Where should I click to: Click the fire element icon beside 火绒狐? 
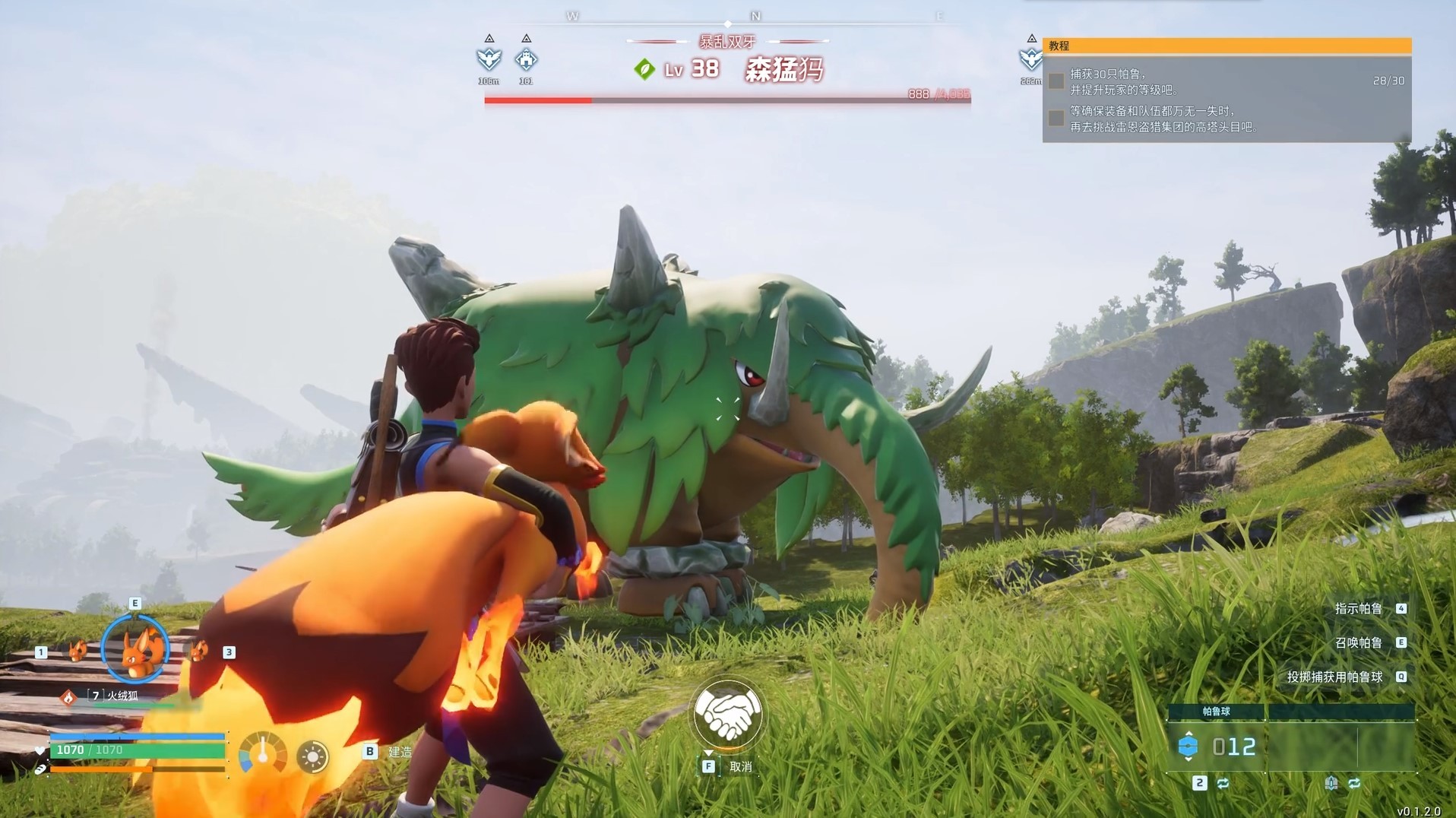click(x=68, y=696)
